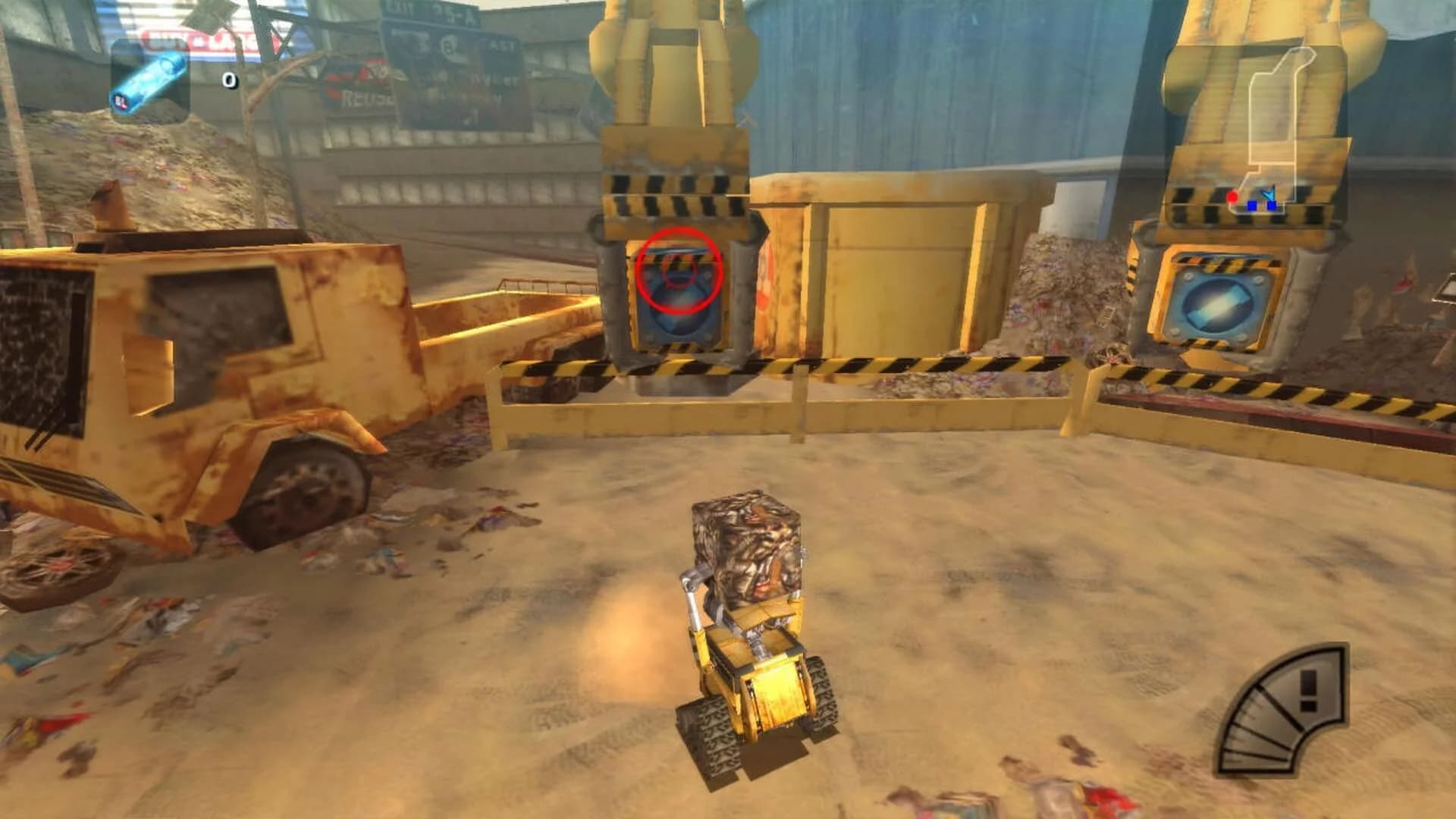Click the circular BnL badge on the battery icon

tap(119, 102)
